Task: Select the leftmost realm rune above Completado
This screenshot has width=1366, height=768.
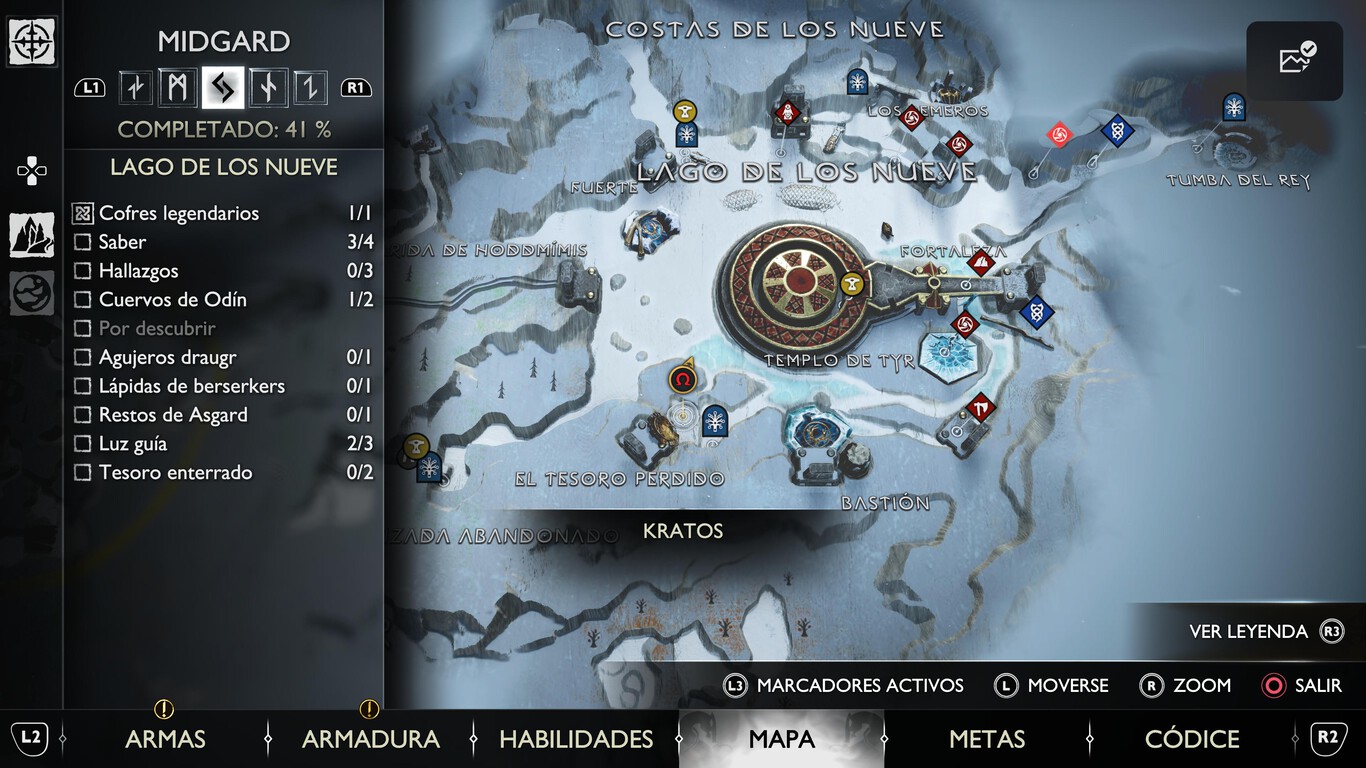Action: [x=135, y=87]
